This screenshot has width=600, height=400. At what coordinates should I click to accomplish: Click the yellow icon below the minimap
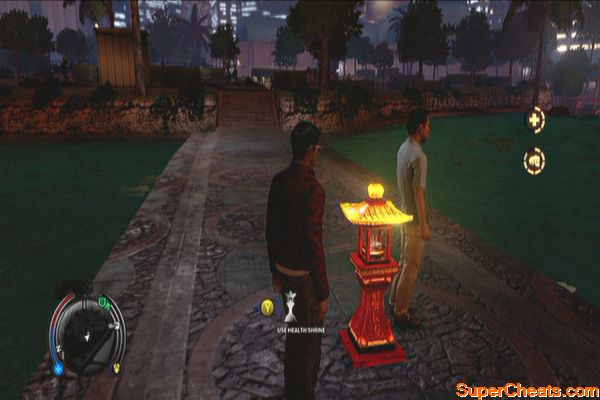click(115, 367)
